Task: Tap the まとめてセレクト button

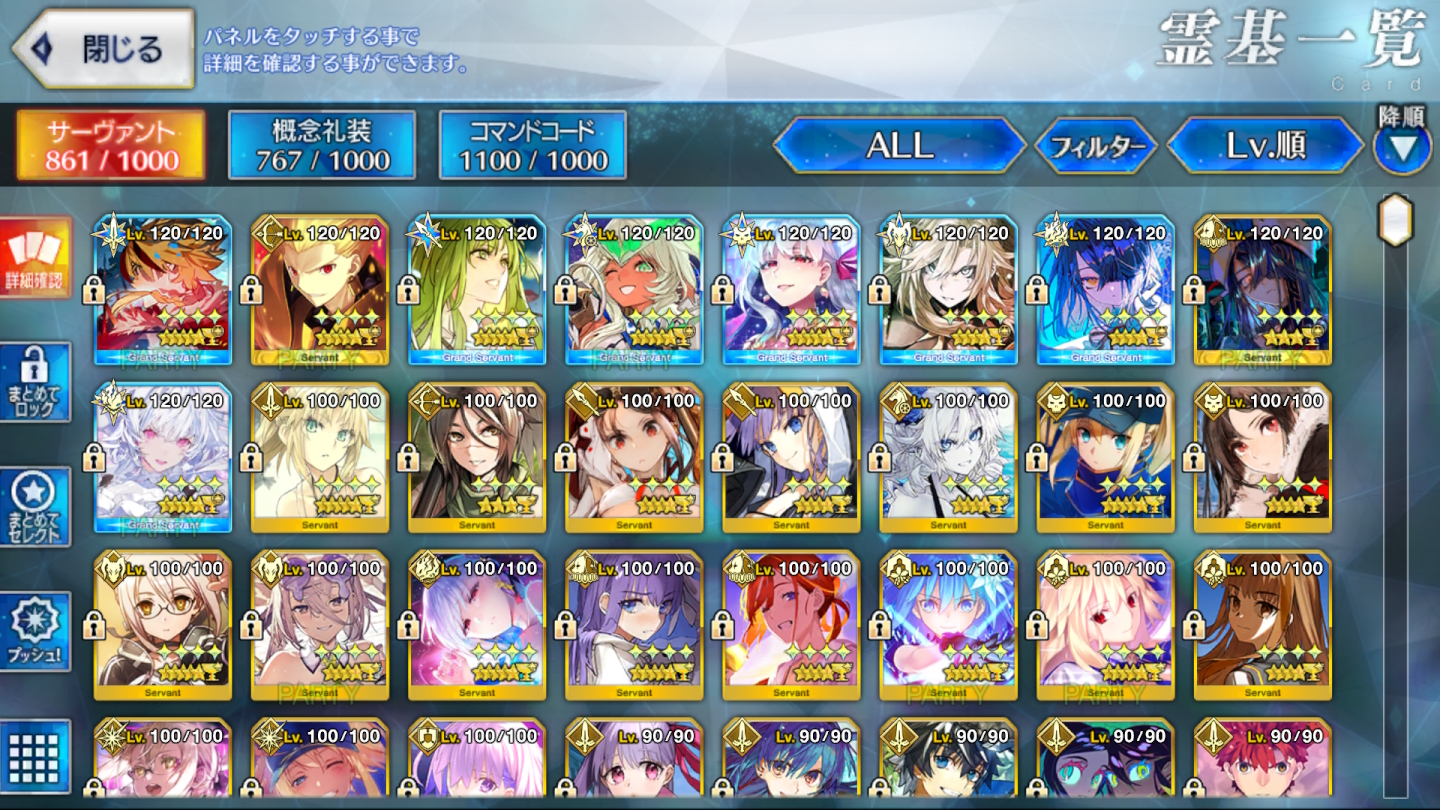Action: coord(36,507)
